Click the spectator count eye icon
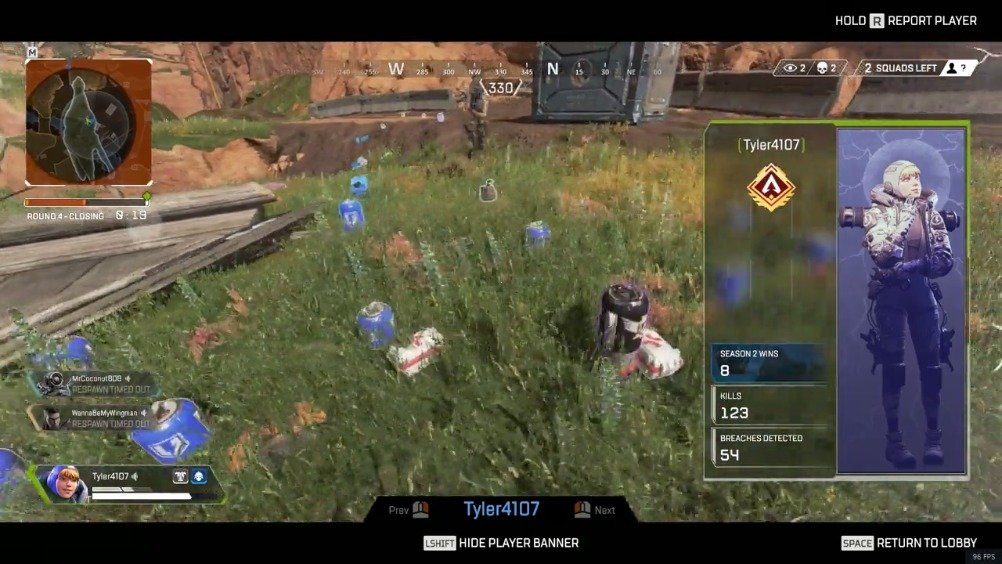Image resolution: width=1002 pixels, height=564 pixels. point(791,68)
